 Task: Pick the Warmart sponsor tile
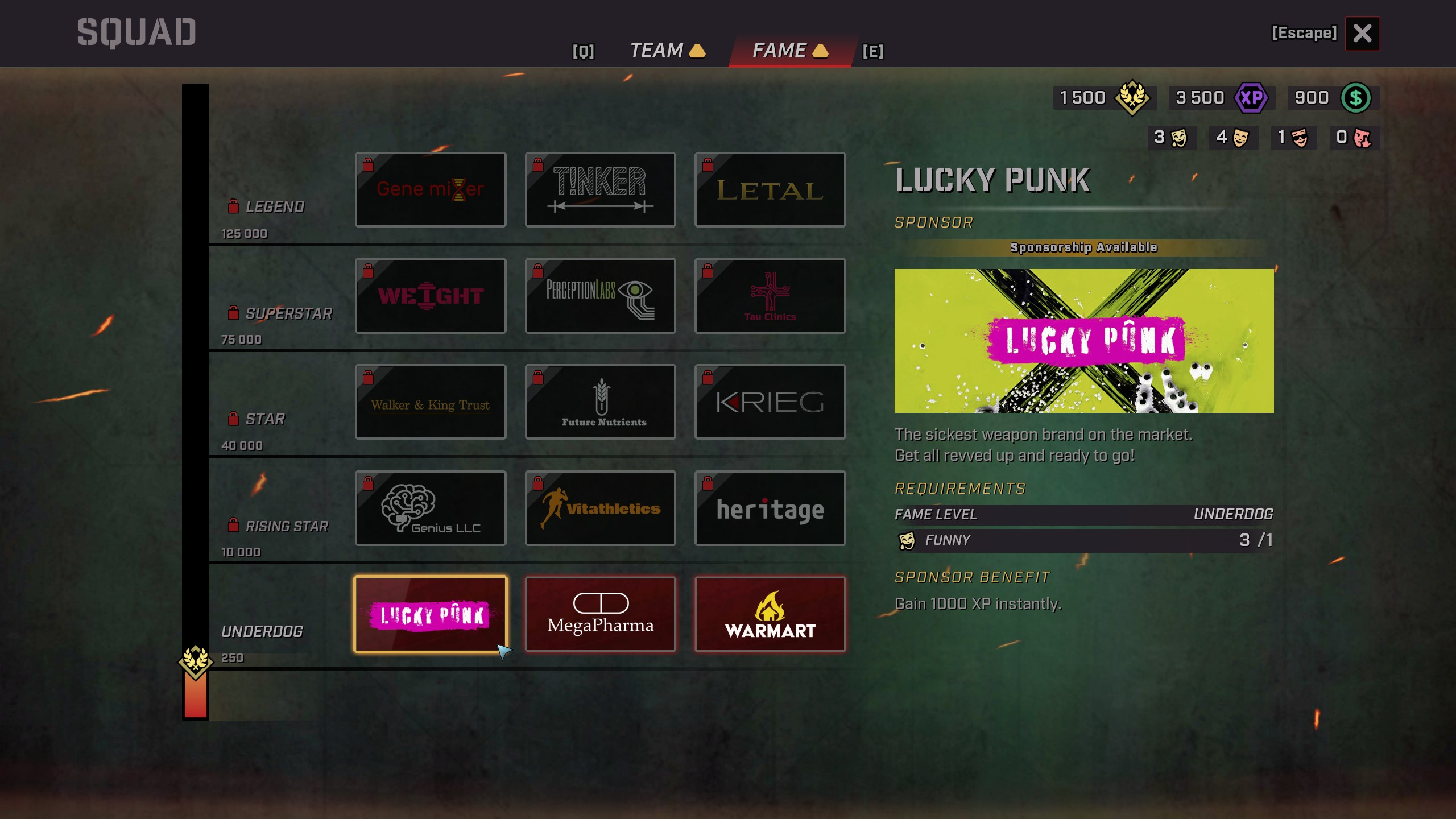[770, 614]
